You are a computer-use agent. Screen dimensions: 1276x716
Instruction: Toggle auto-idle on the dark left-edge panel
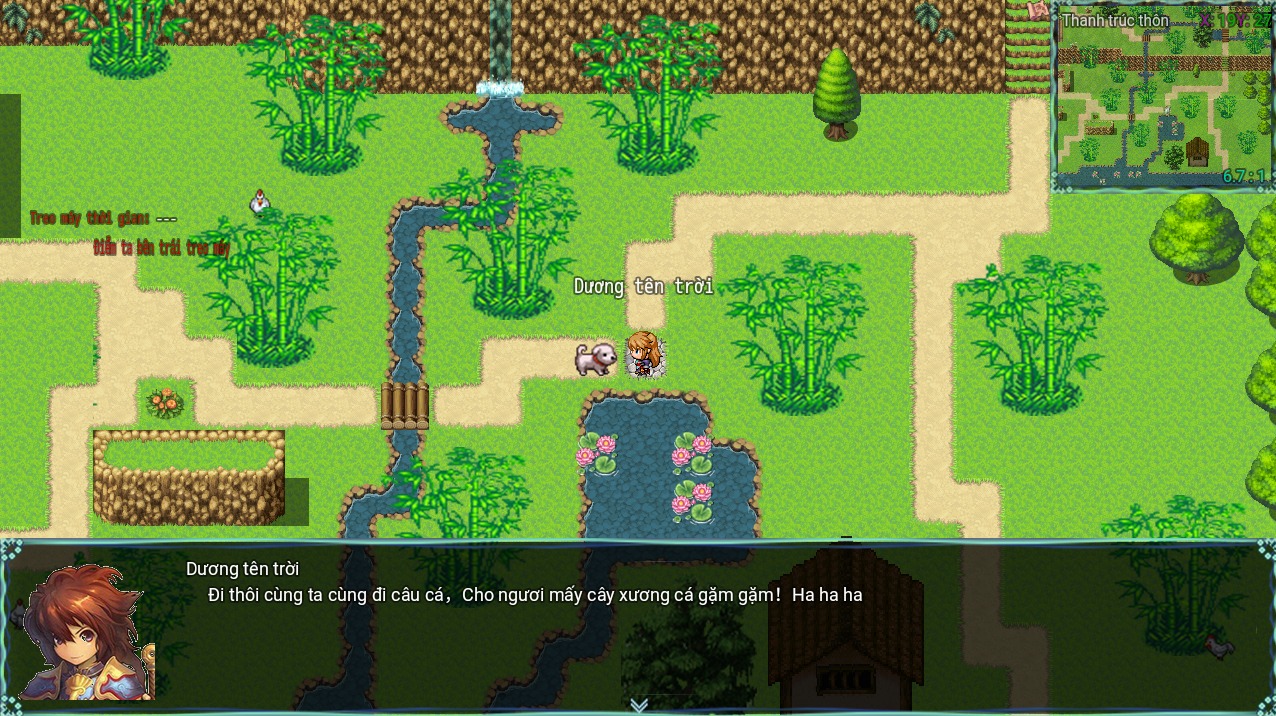[10, 165]
